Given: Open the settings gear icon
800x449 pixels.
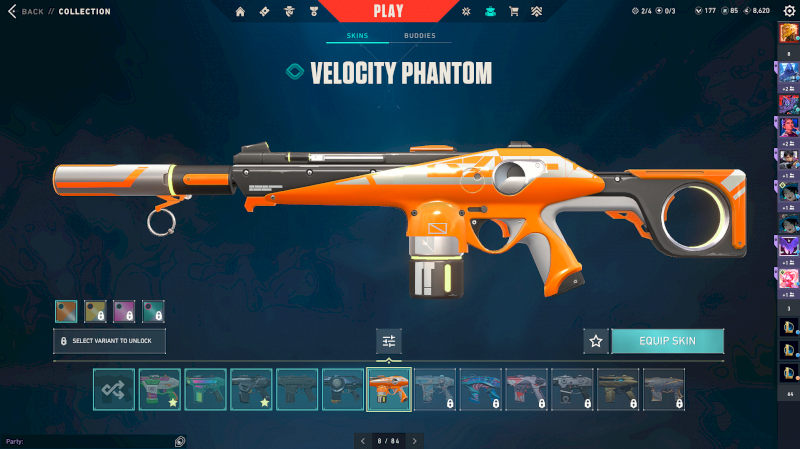Looking at the screenshot, I should pos(789,11).
